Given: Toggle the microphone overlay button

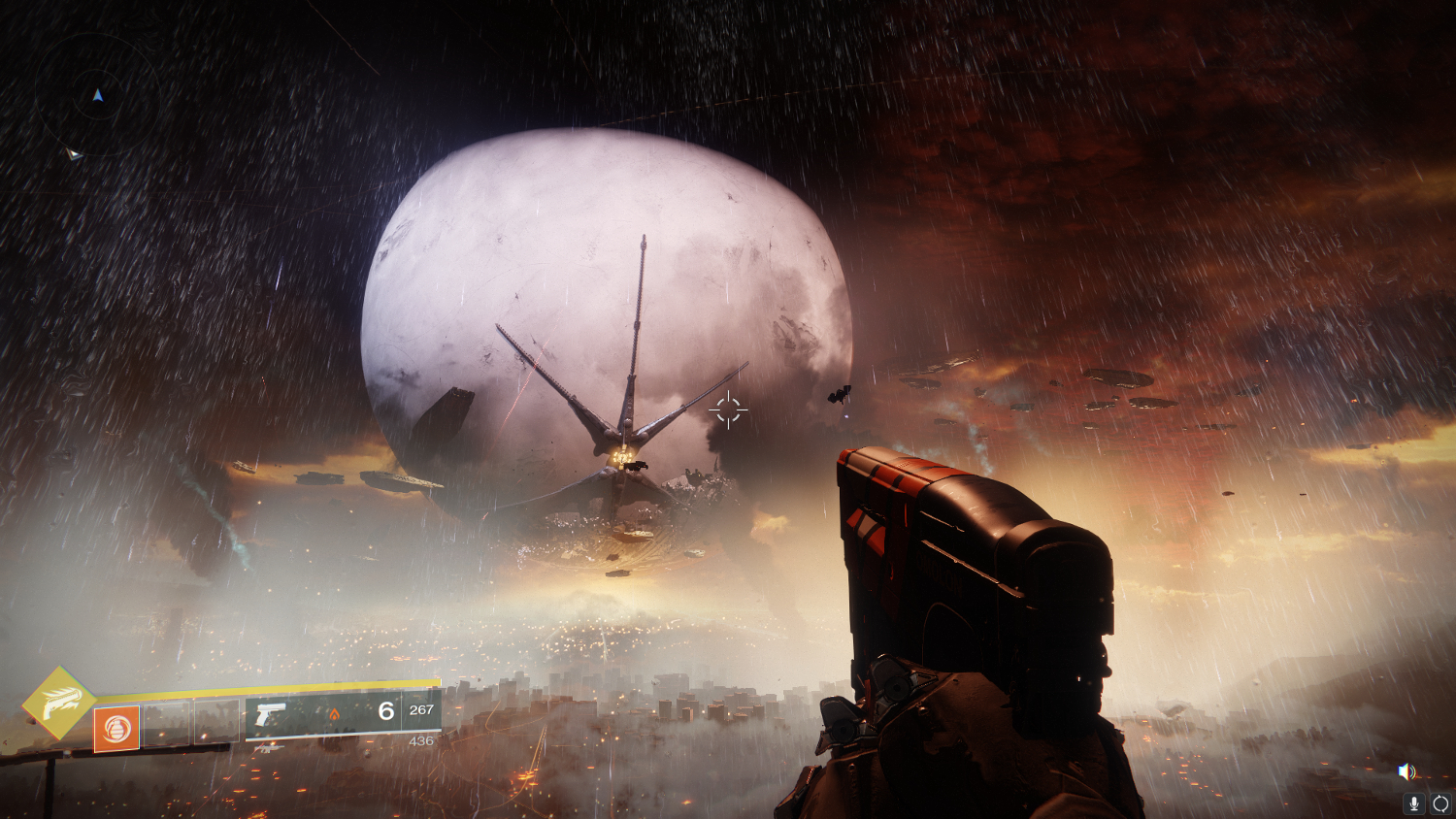Looking at the screenshot, I should [x=1414, y=803].
